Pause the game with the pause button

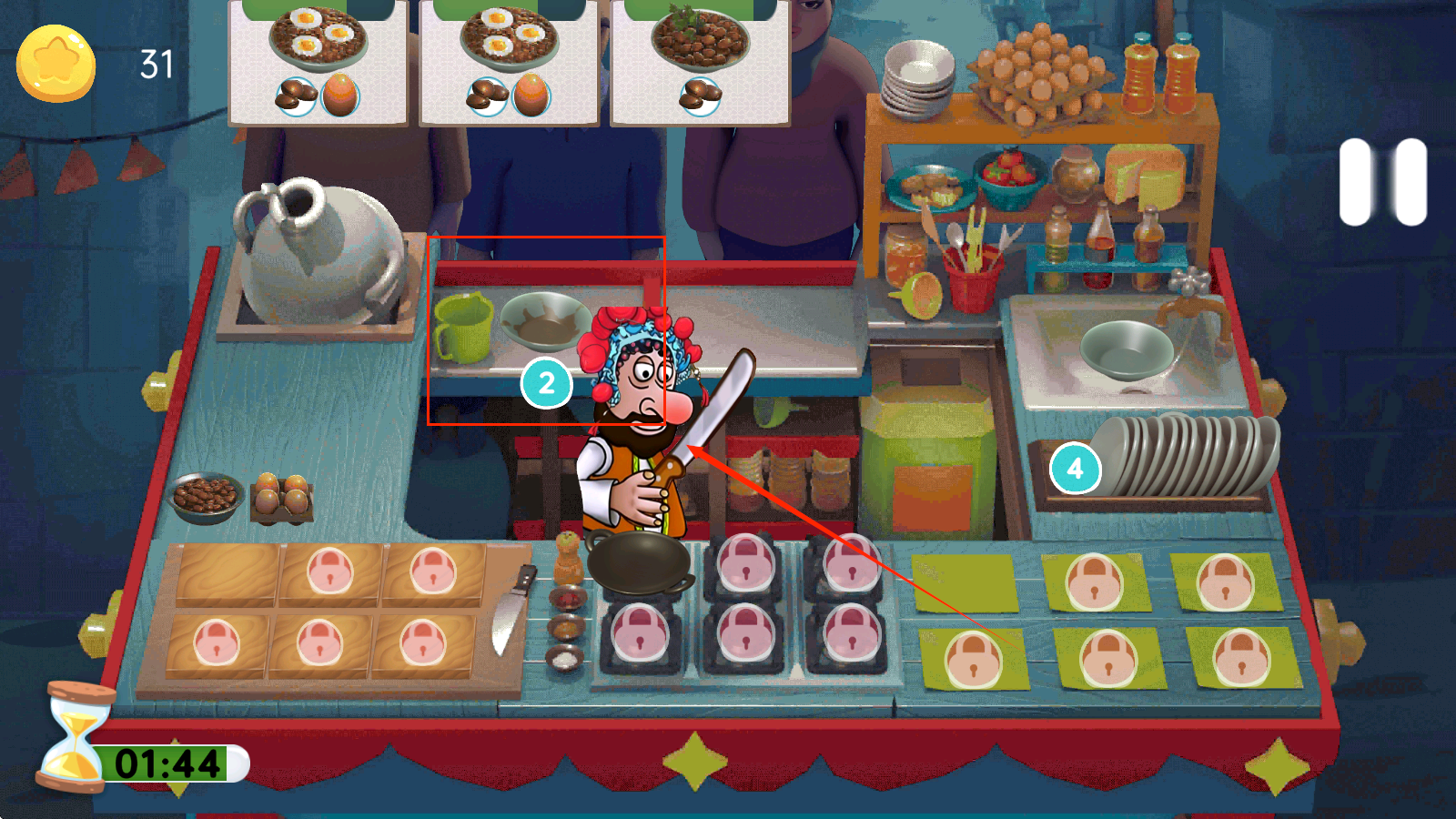pos(1382,182)
